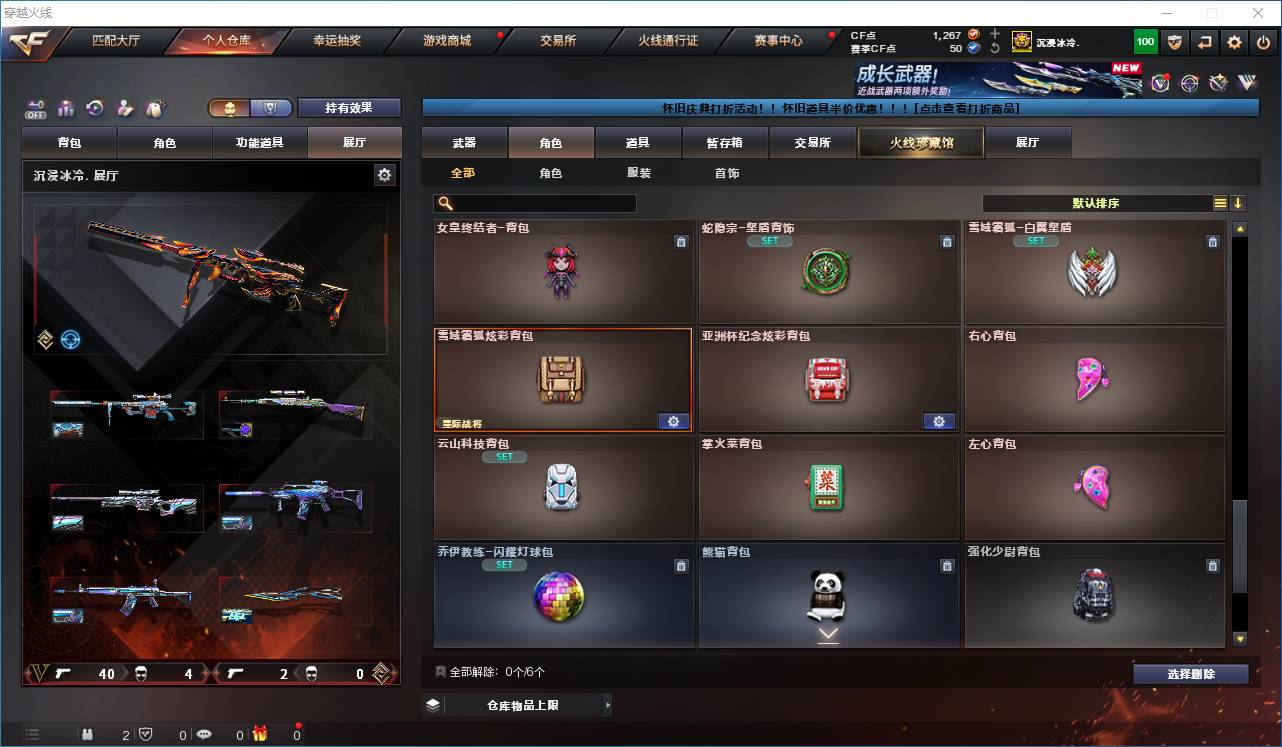
Task: Open the settings gear icon at top right
Action: (x=1233, y=41)
